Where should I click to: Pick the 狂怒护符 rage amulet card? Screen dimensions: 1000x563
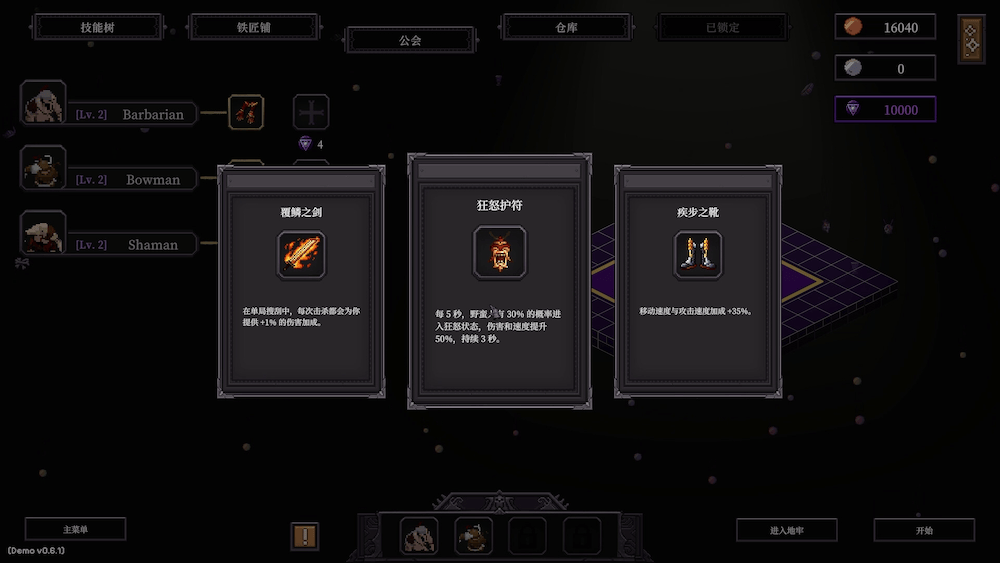(x=499, y=280)
